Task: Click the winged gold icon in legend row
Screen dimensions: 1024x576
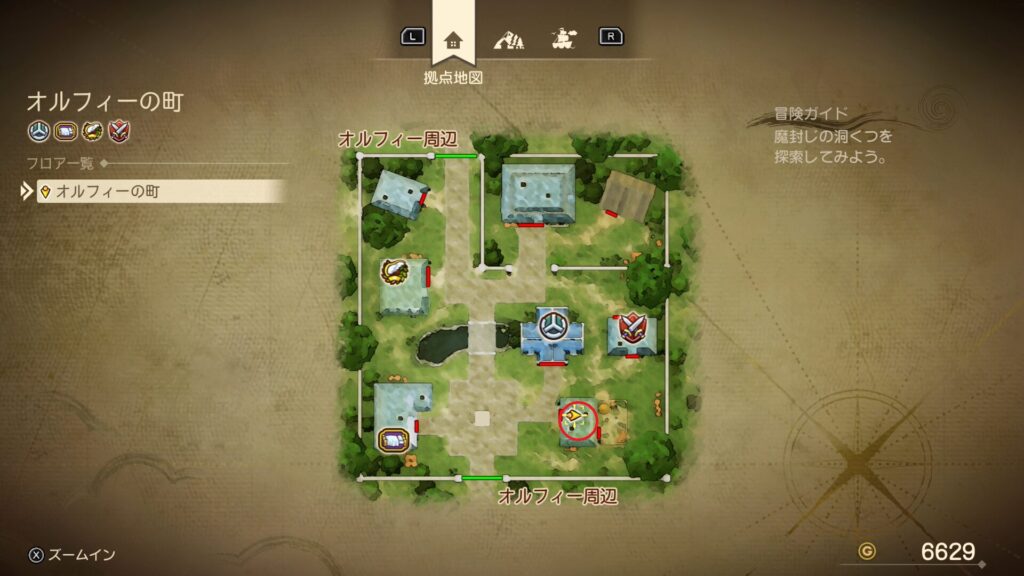Action: 92,131
